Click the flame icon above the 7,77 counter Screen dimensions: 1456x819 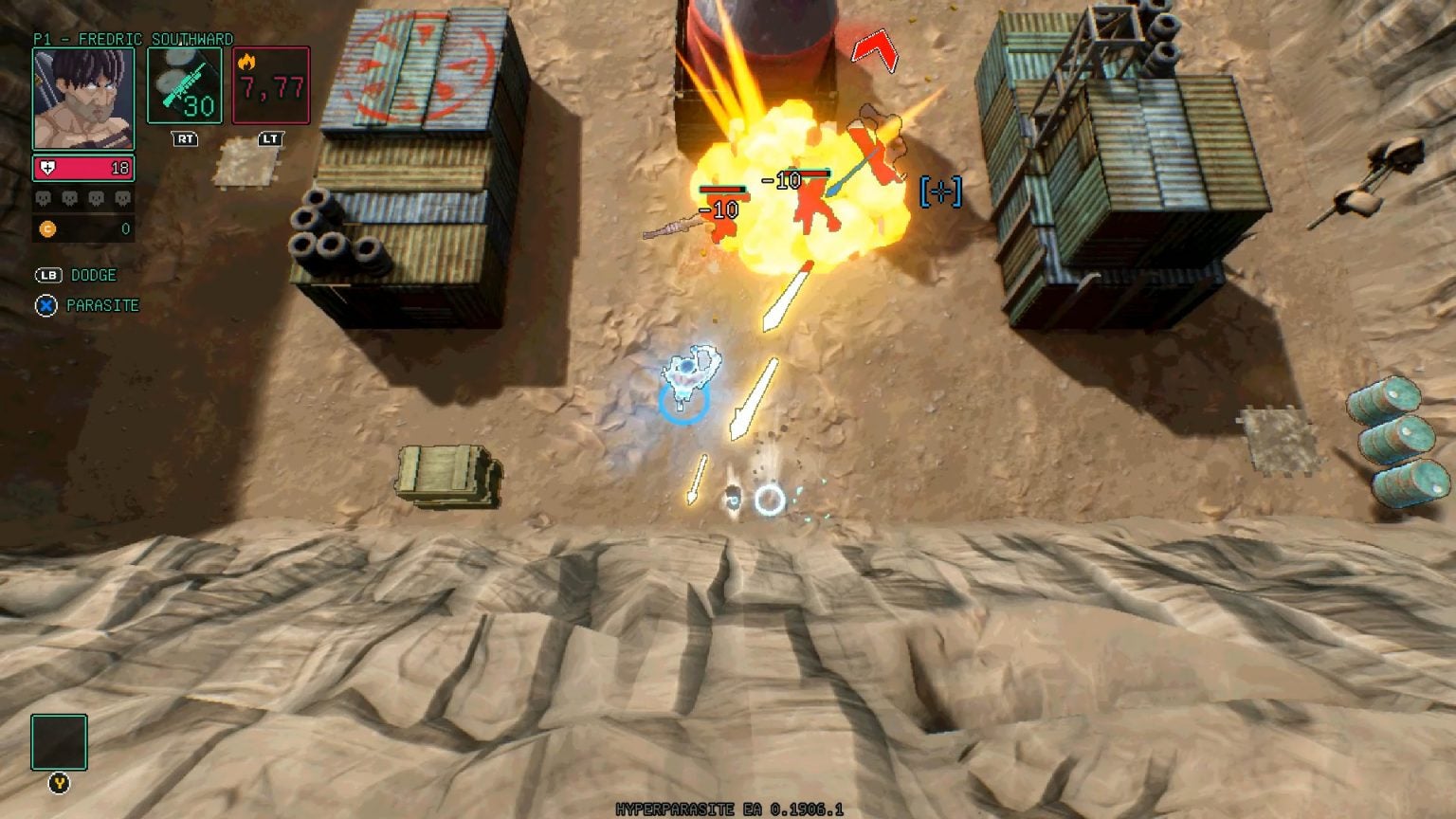pos(247,60)
